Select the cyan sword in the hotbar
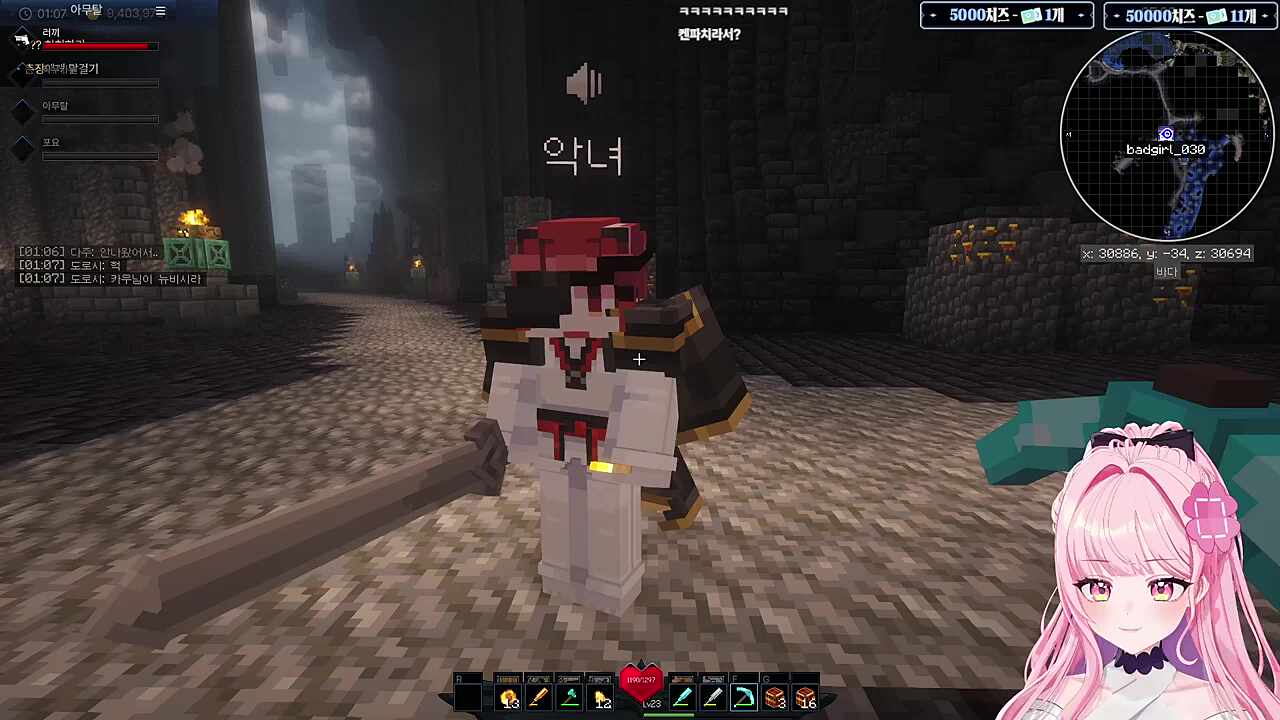The width and height of the screenshot is (1280, 720). (x=683, y=697)
